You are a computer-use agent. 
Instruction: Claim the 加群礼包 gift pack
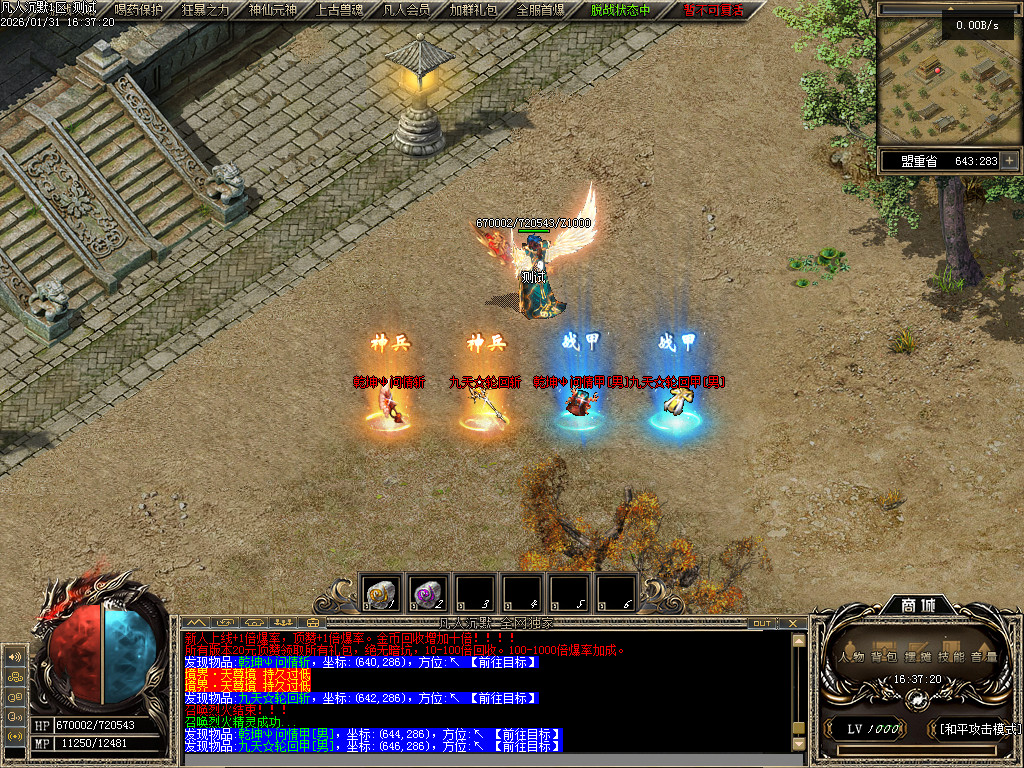click(x=474, y=10)
